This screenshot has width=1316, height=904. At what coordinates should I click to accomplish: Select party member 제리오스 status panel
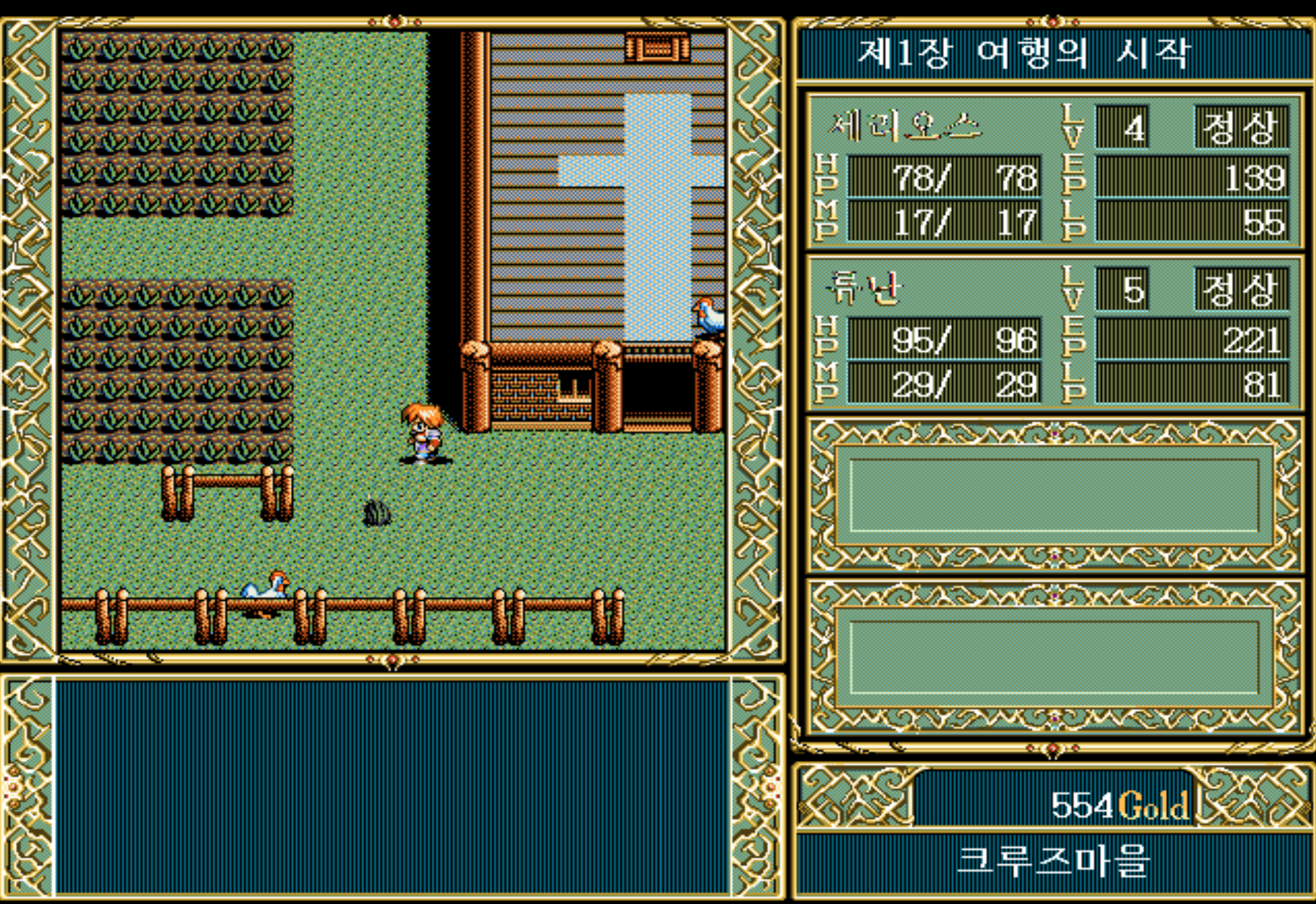[x=1053, y=171]
